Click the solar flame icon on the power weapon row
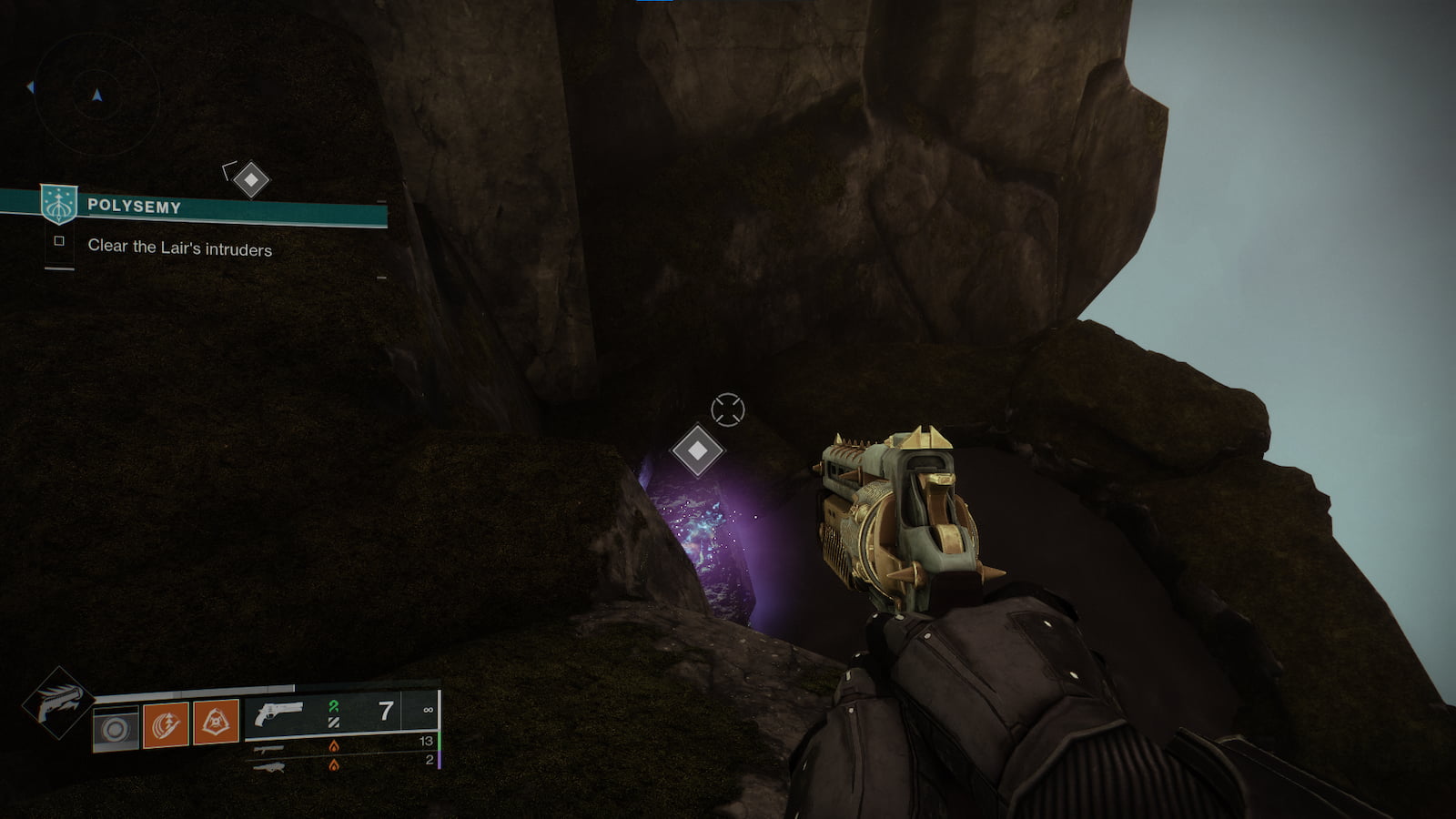Viewport: 1456px width, 819px height. pyautogui.click(x=334, y=766)
